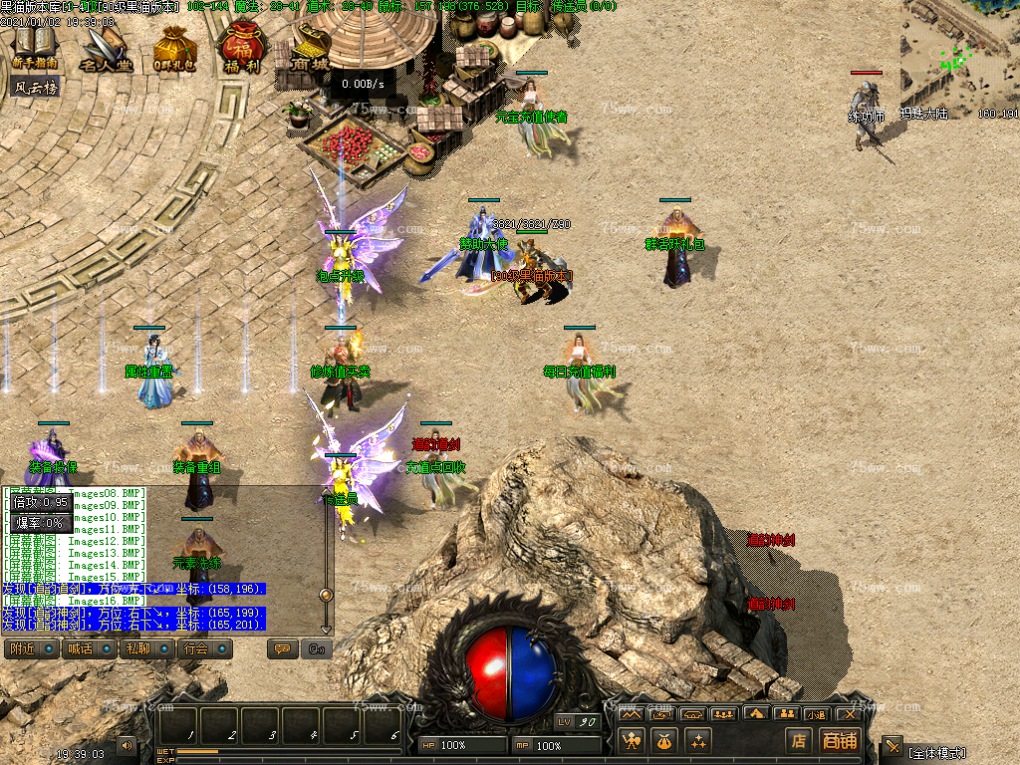The height and width of the screenshot is (765, 1020).
Task: Claim the Q群礼包 gift bag
Action: (174, 50)
